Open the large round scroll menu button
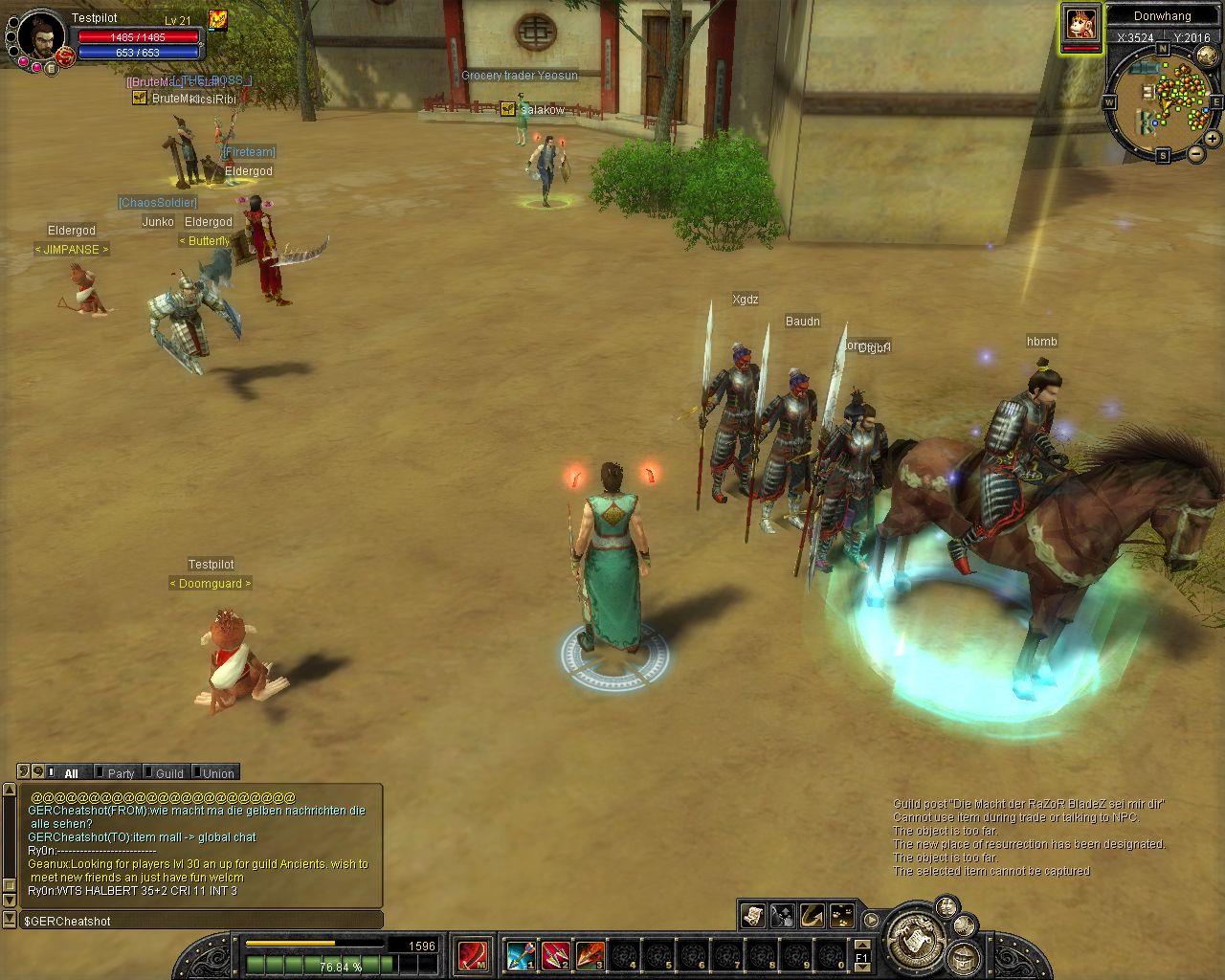 coord(916,939)
